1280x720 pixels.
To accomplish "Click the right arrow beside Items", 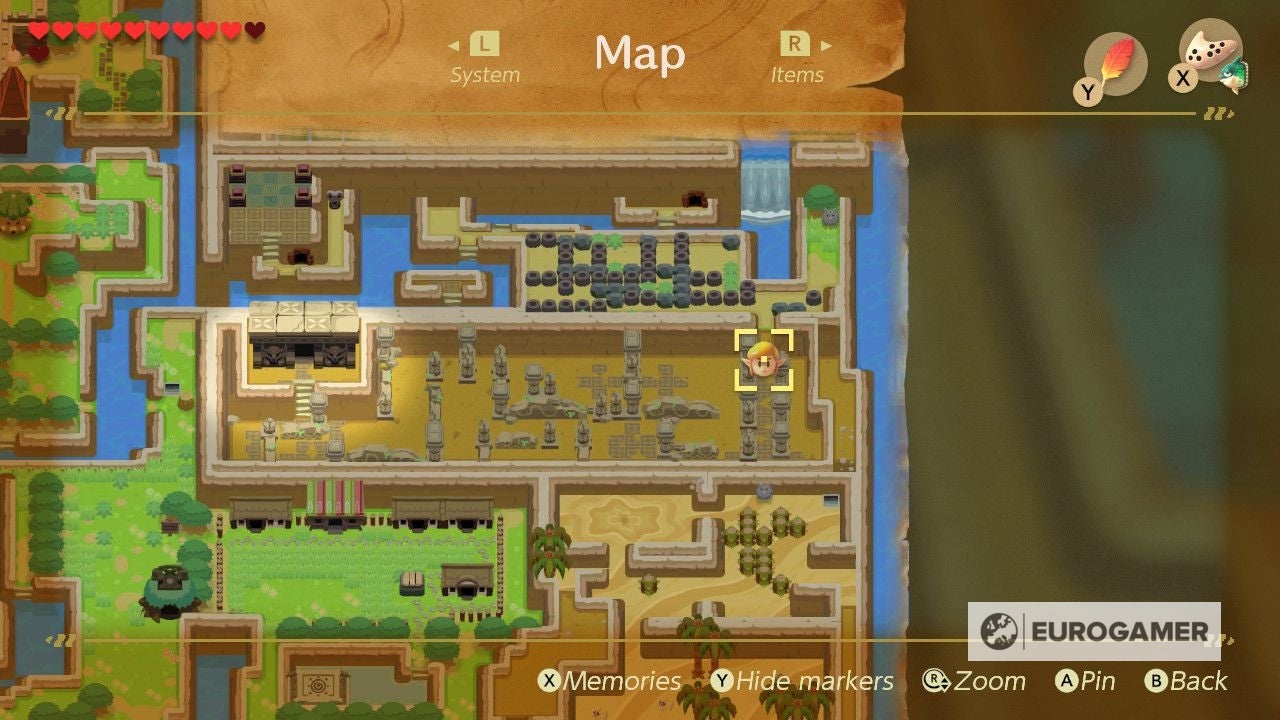I will point(825,46).
